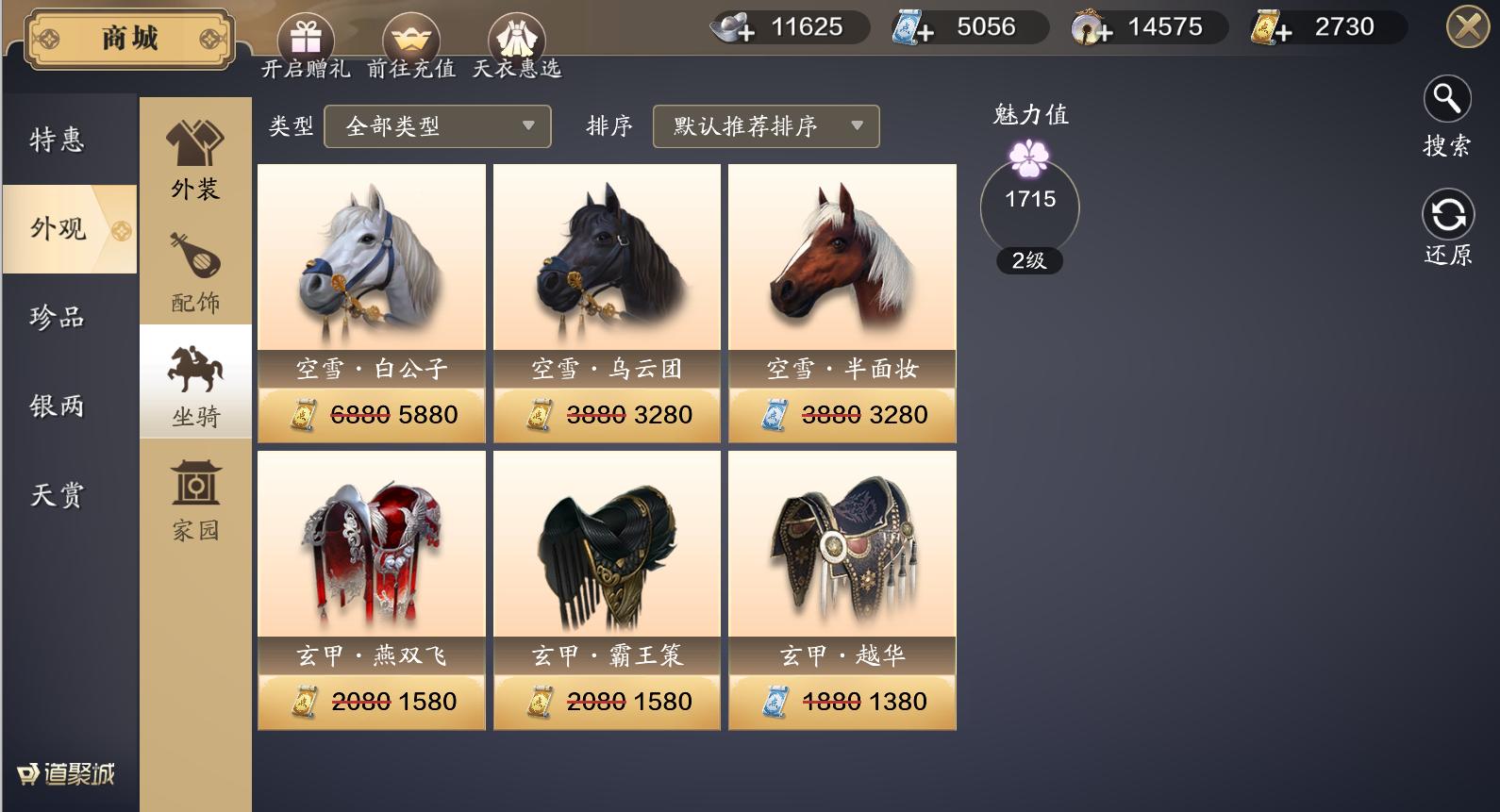The width and height of the screenshot is (1500, 812).
Task: Expand the 默认推荐排序 sorting dropdown
Action: pos(764,126)
